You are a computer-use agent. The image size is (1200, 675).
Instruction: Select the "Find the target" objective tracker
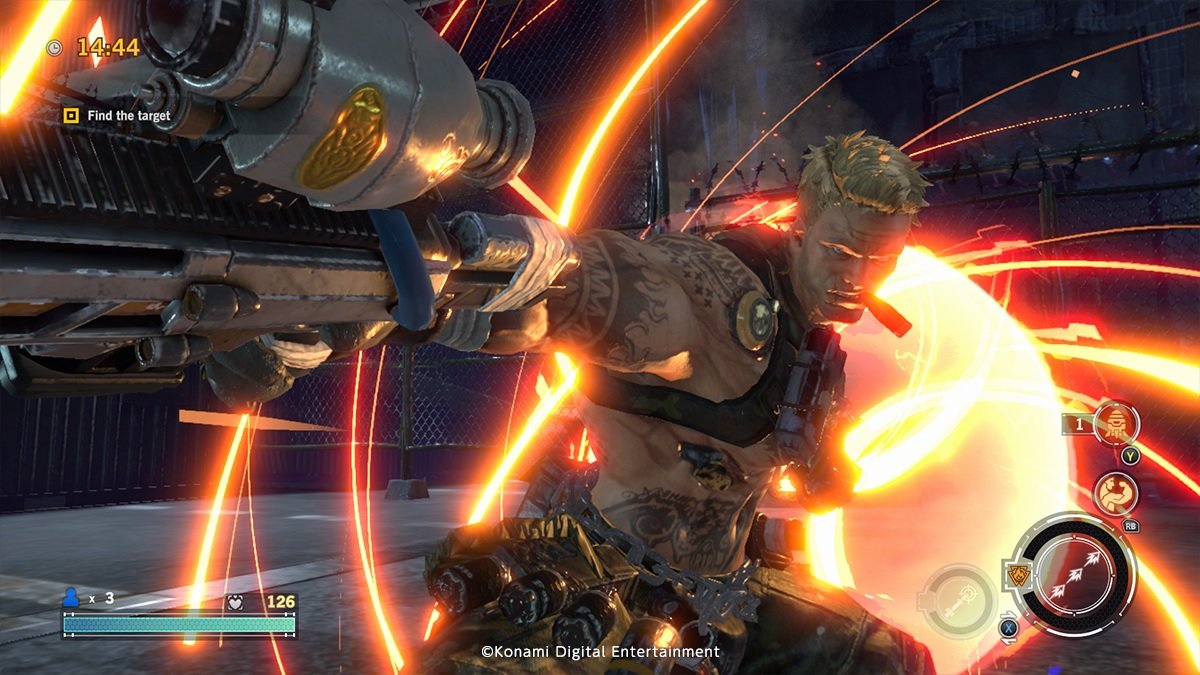tap(117, 116)
